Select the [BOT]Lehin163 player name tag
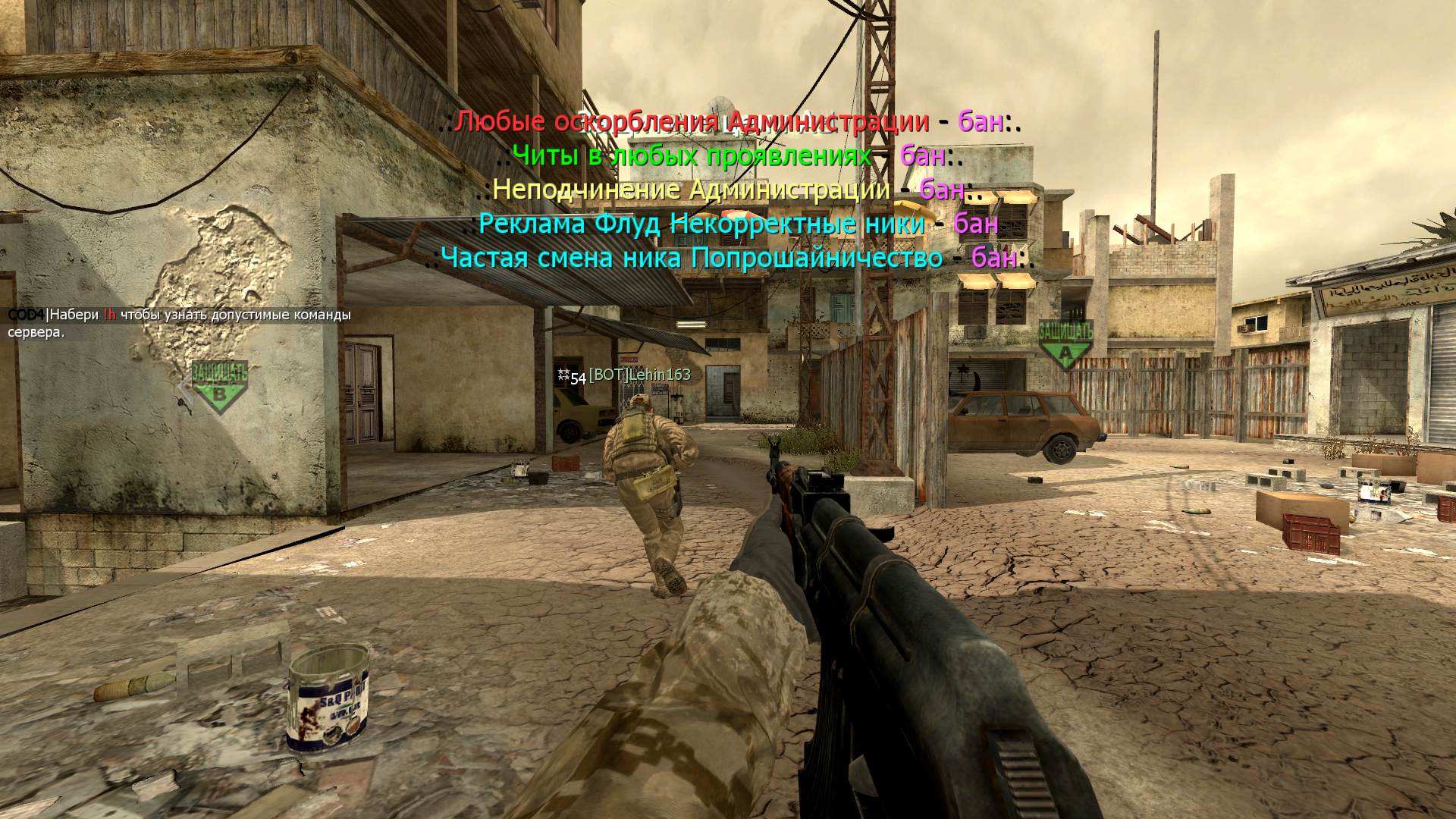This screenshot has height=819, width=1456. pos(639,375)
